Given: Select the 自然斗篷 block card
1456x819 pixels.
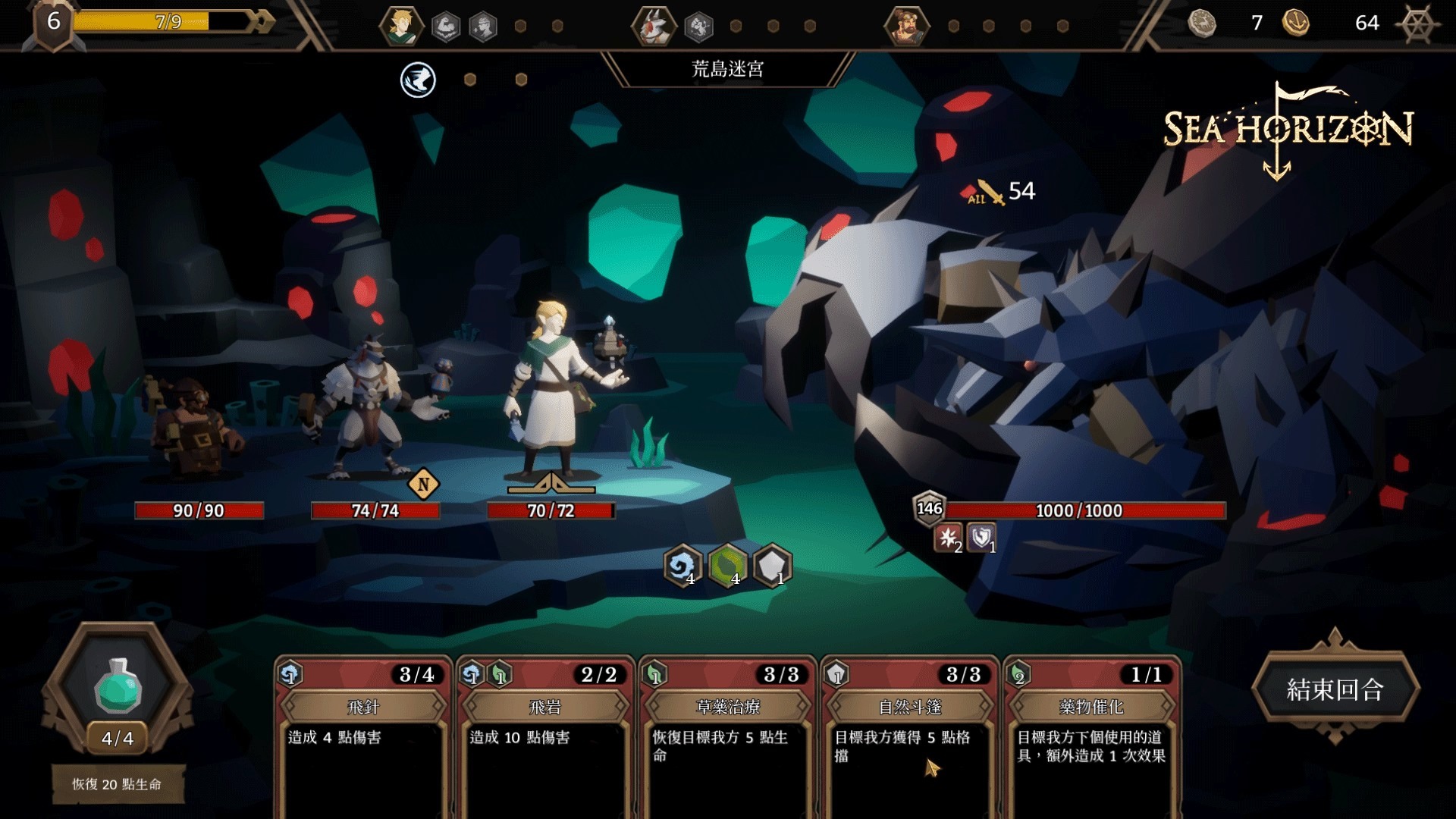Looking at the screenshot, I should [909, 736].
